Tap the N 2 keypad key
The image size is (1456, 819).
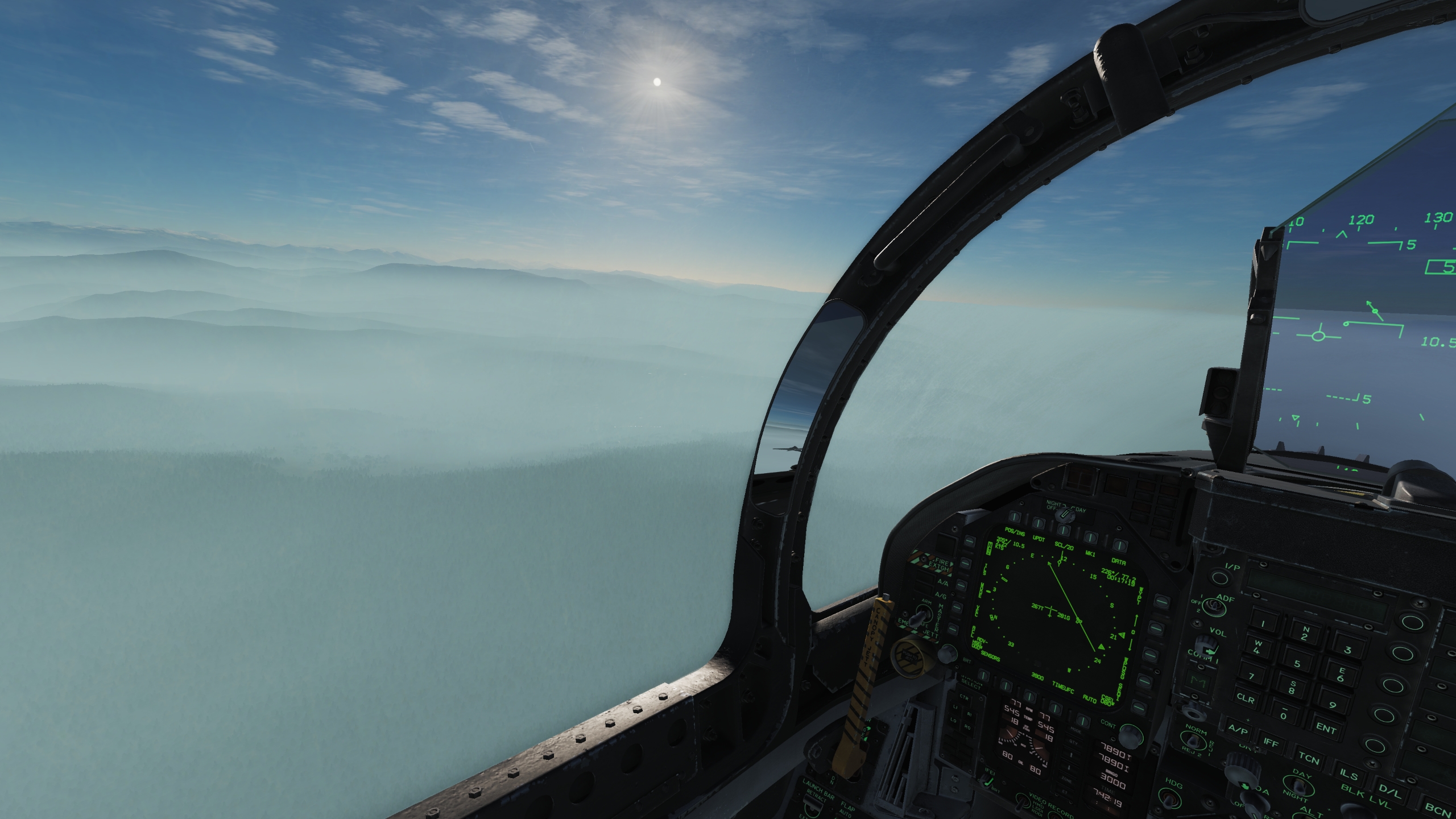(1305, 634)
